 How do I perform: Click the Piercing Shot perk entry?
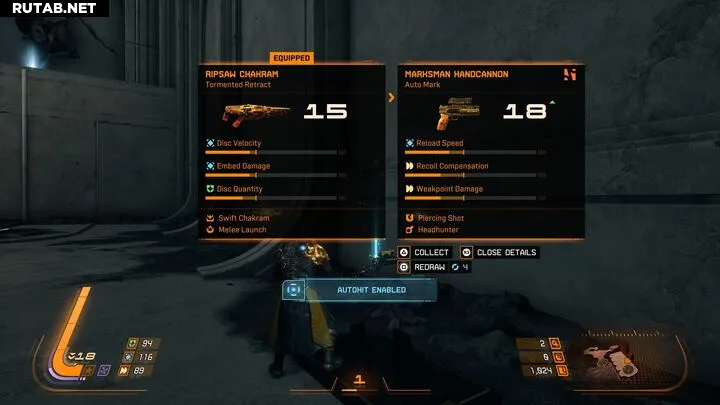(x=444, y=217)
